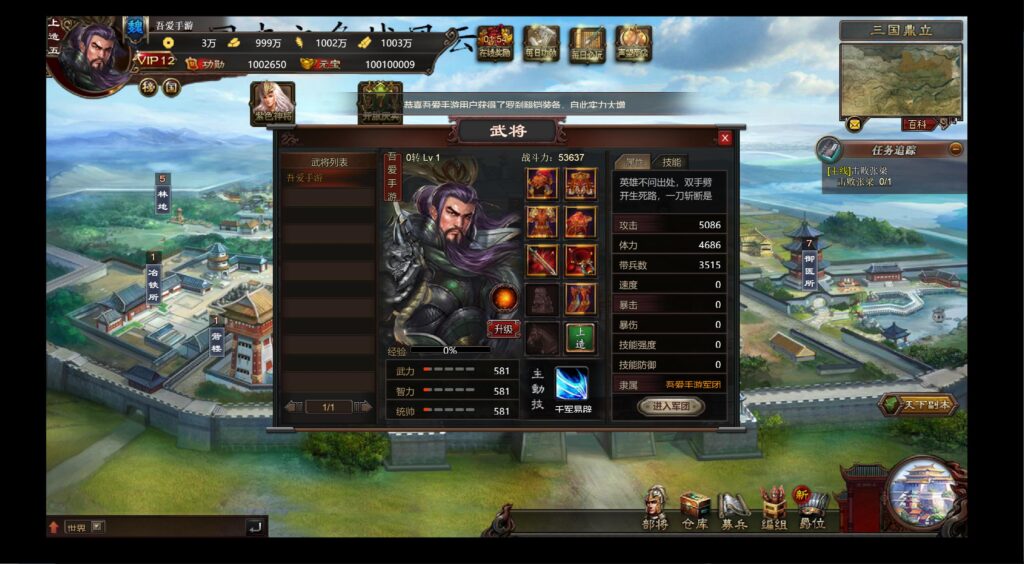1024x564 pixels.
Task: Toggle the green 上阵 deploy button
Action: click(x=580, y=337)
